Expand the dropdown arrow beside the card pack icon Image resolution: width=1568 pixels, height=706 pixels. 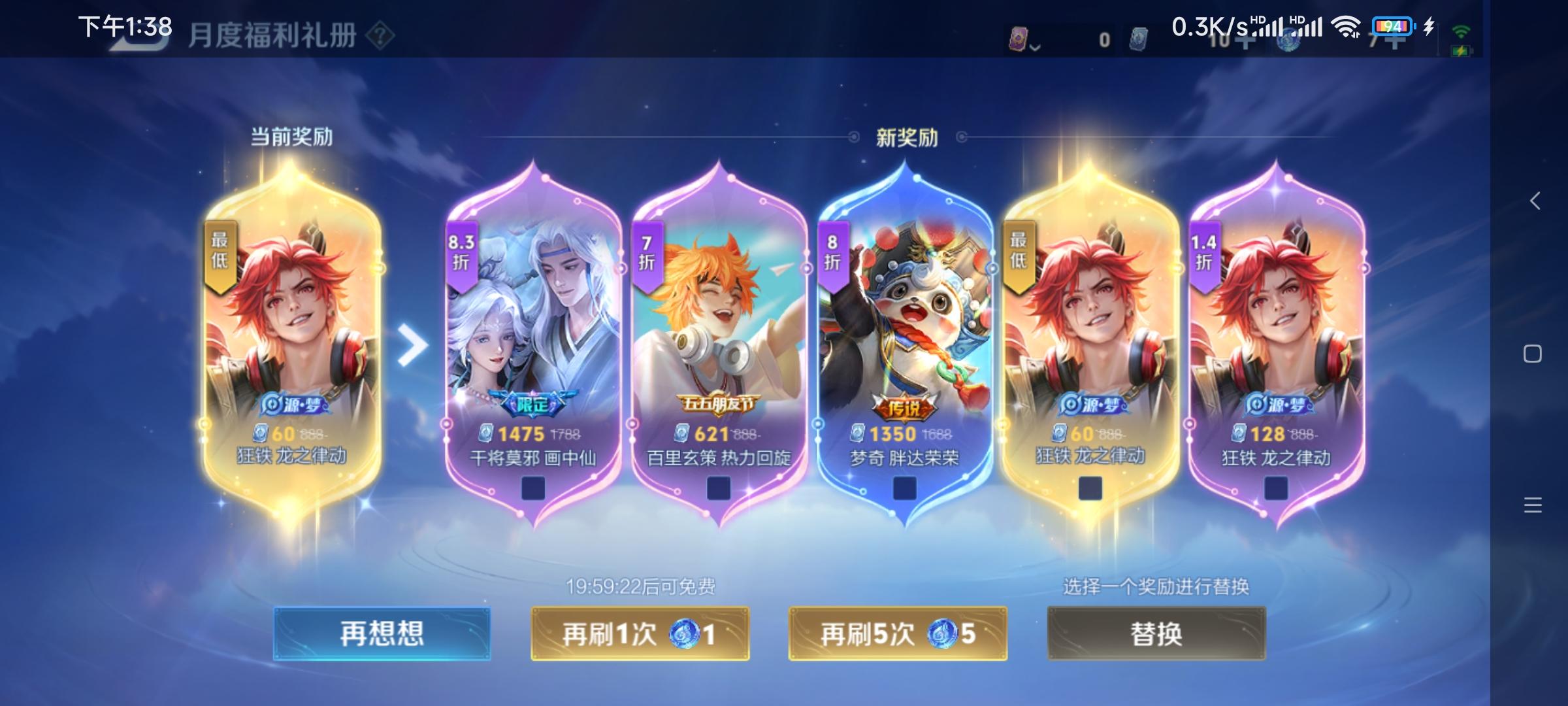pos(1035,46)
